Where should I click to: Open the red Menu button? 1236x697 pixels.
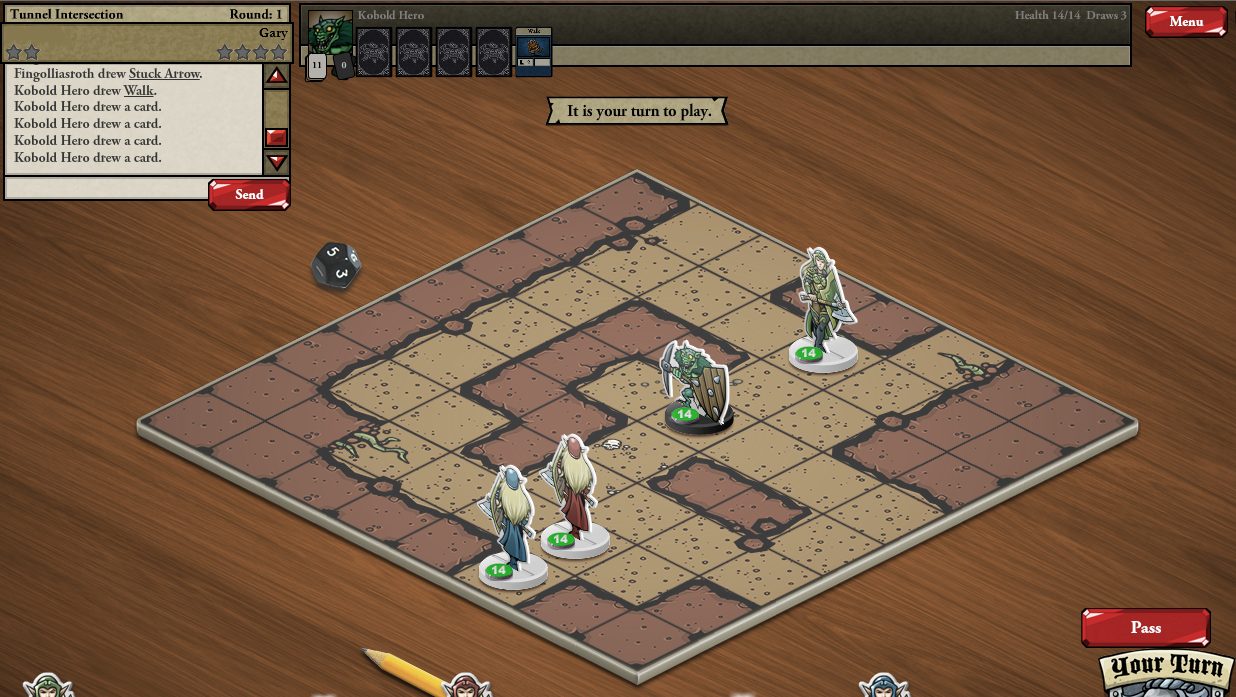click(1185, 21)
